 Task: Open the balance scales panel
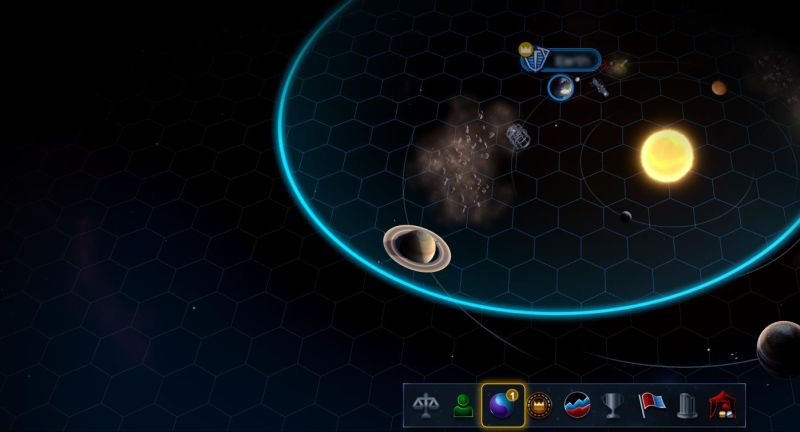(x=426, y=406)
